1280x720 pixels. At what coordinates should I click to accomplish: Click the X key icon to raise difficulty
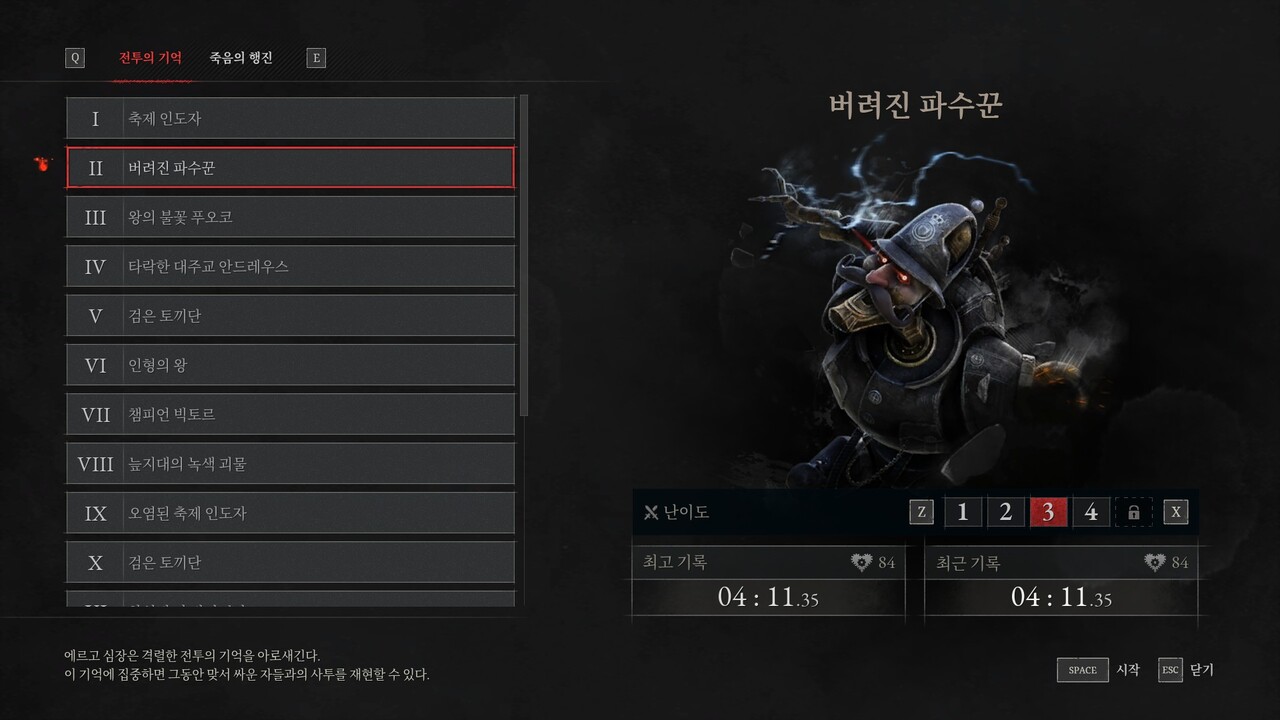tap(1176, 511)
